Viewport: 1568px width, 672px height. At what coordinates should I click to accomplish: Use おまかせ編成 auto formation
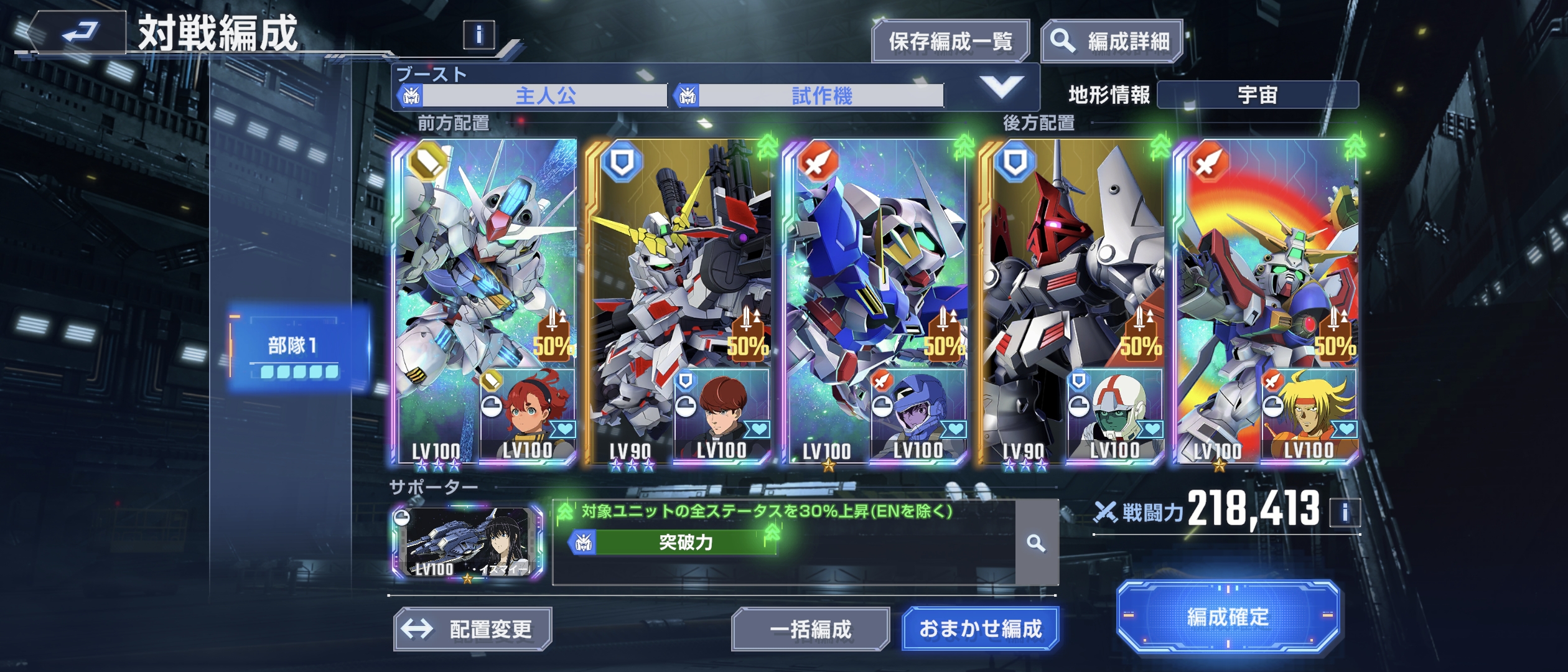(x=980, y=629)
